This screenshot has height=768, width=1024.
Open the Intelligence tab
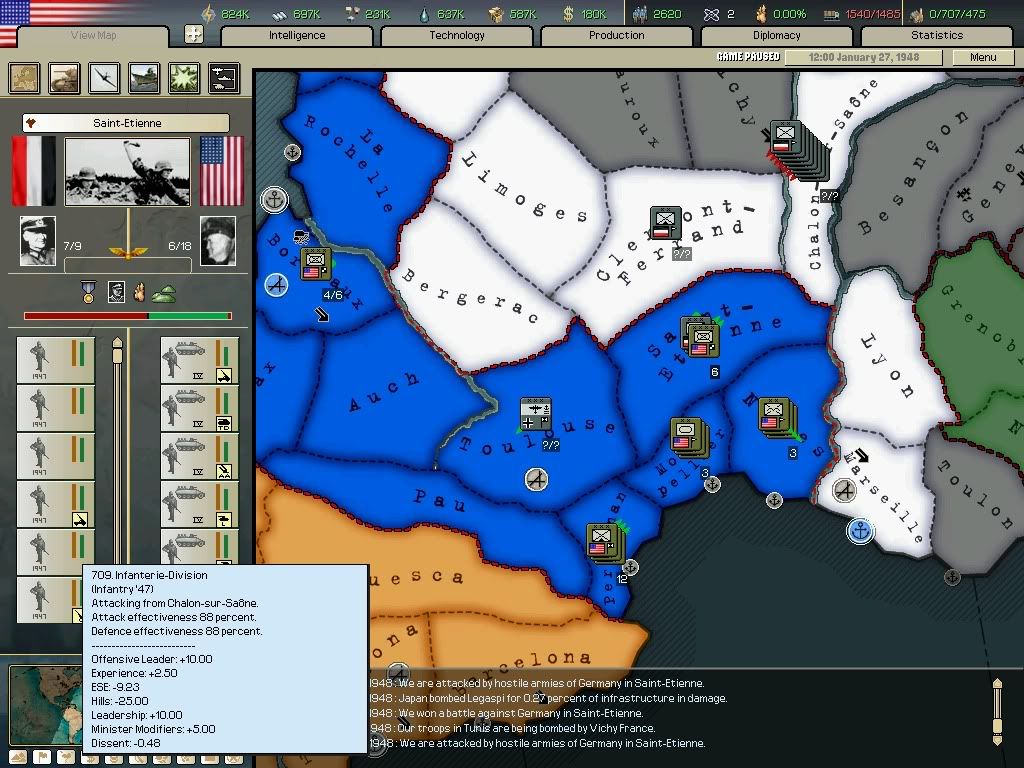click(x=297, y=36)
